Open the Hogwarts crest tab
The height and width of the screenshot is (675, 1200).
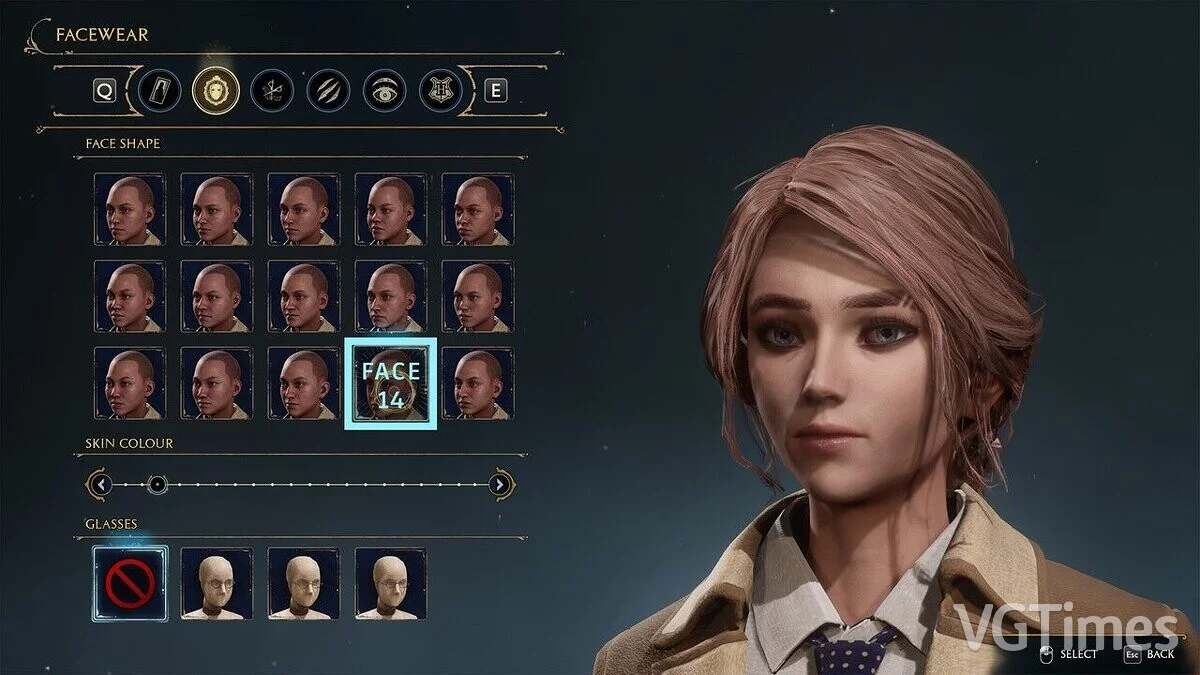(x=440, y=90)
